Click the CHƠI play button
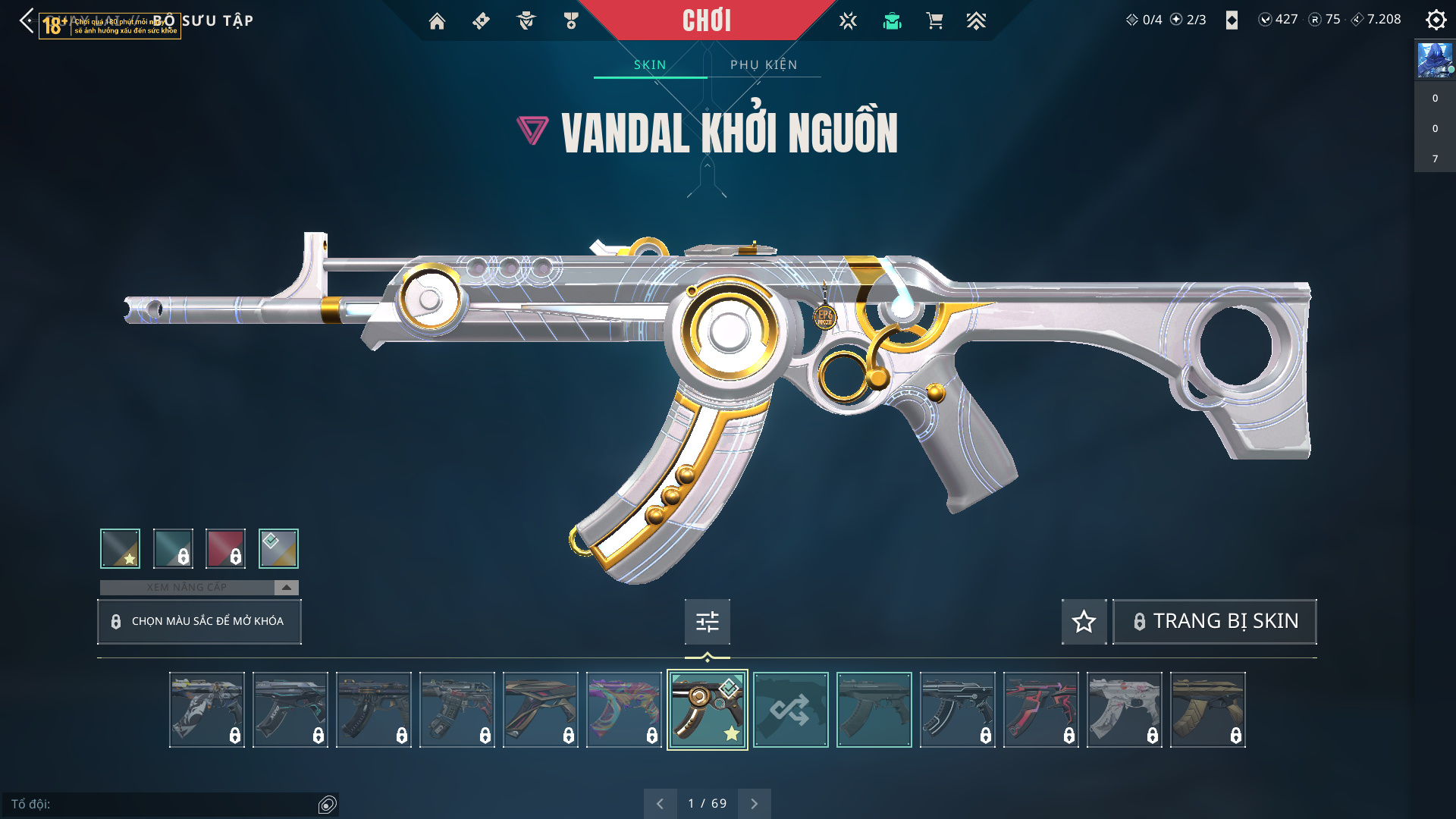This screenshot has width=1456, height=819. pyautogui.click(x=707, y=20)
